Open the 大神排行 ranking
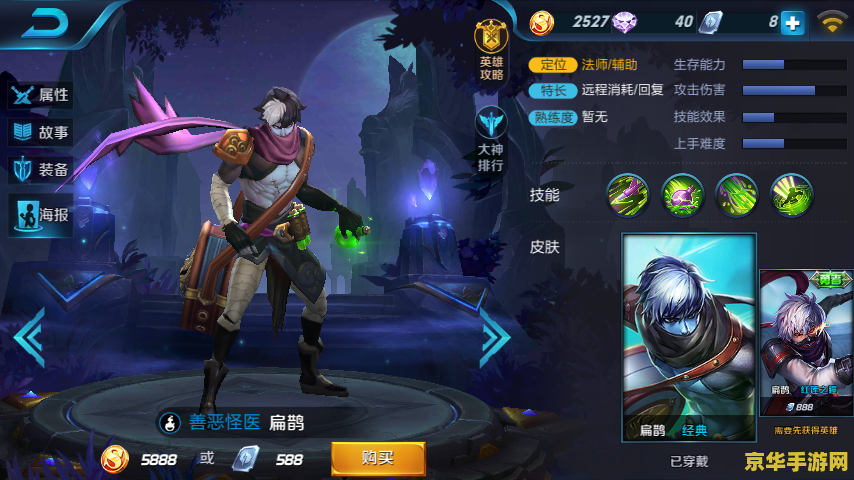The image size is (854, 480). pos(491,138)
